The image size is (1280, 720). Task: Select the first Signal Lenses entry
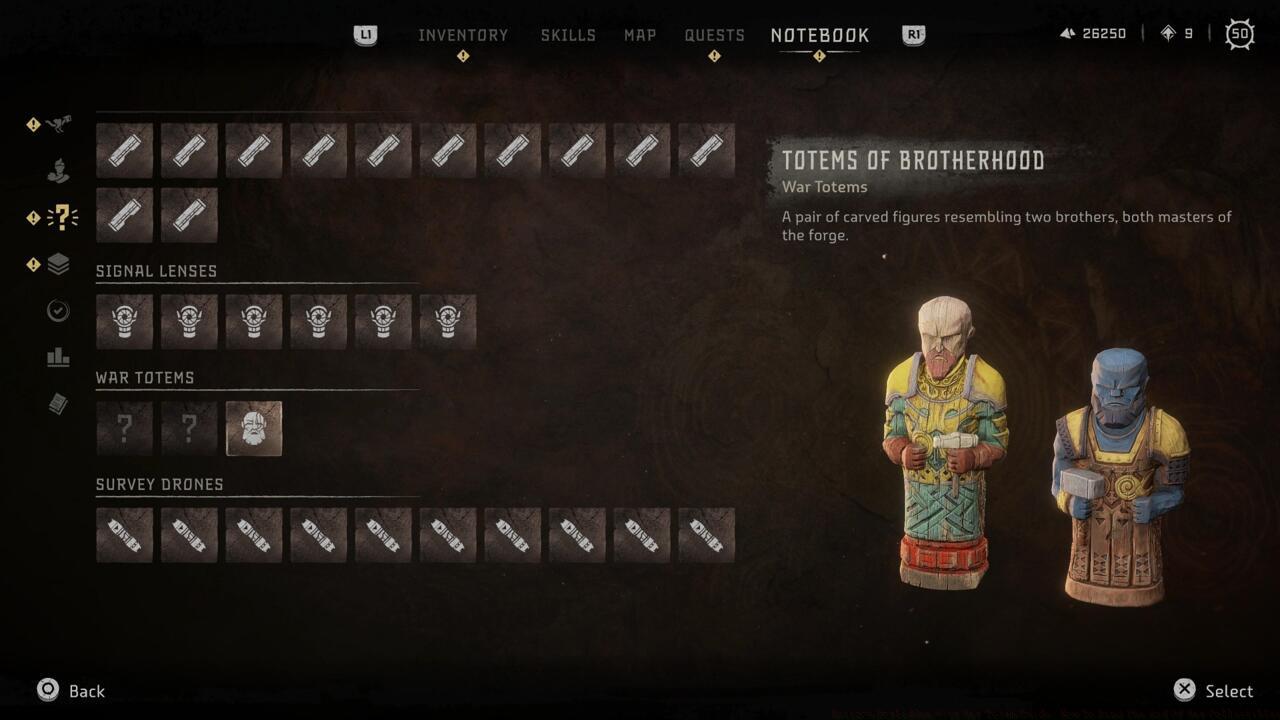[124, 321]
